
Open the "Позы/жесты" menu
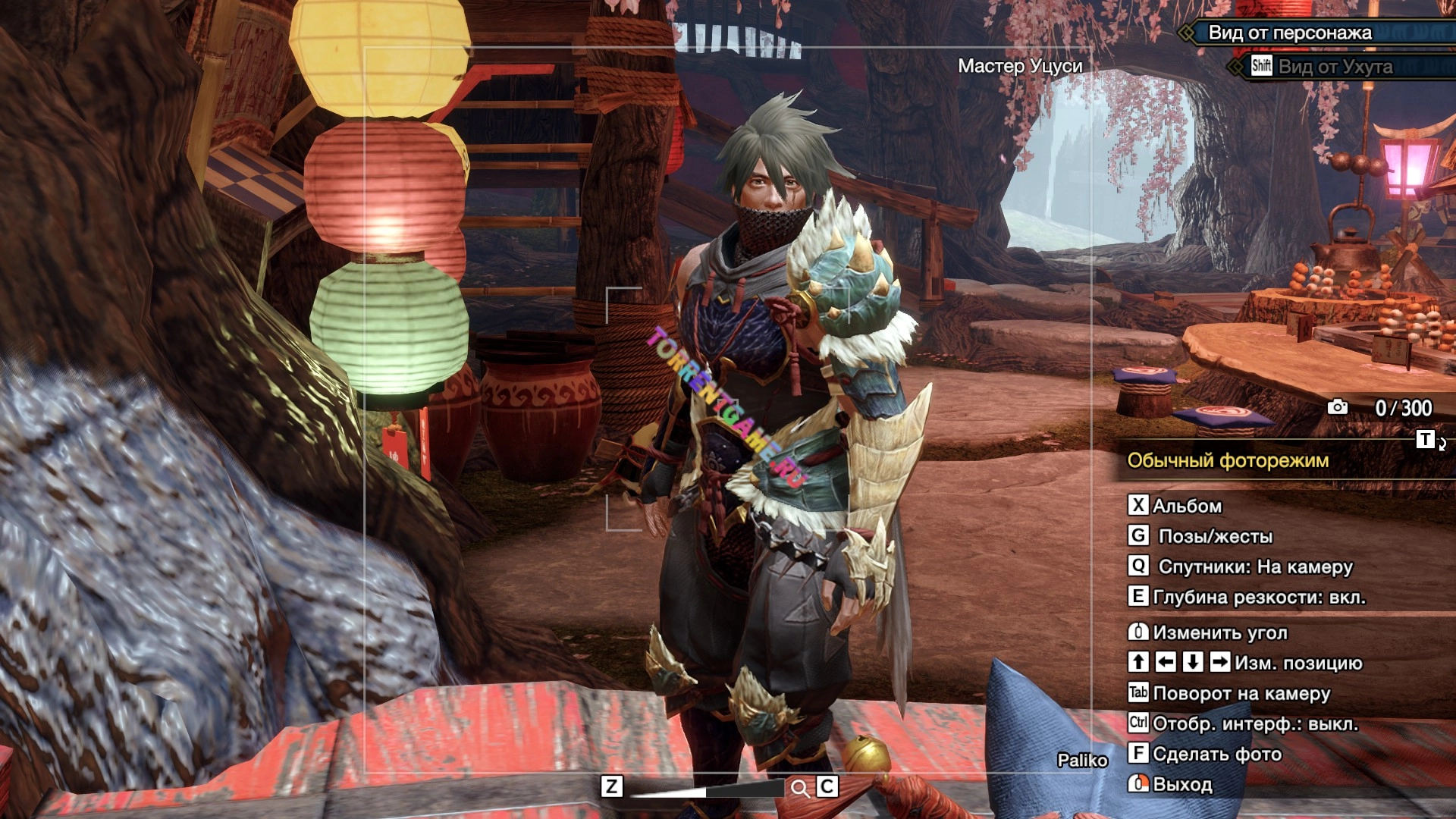coord(1215,536)
